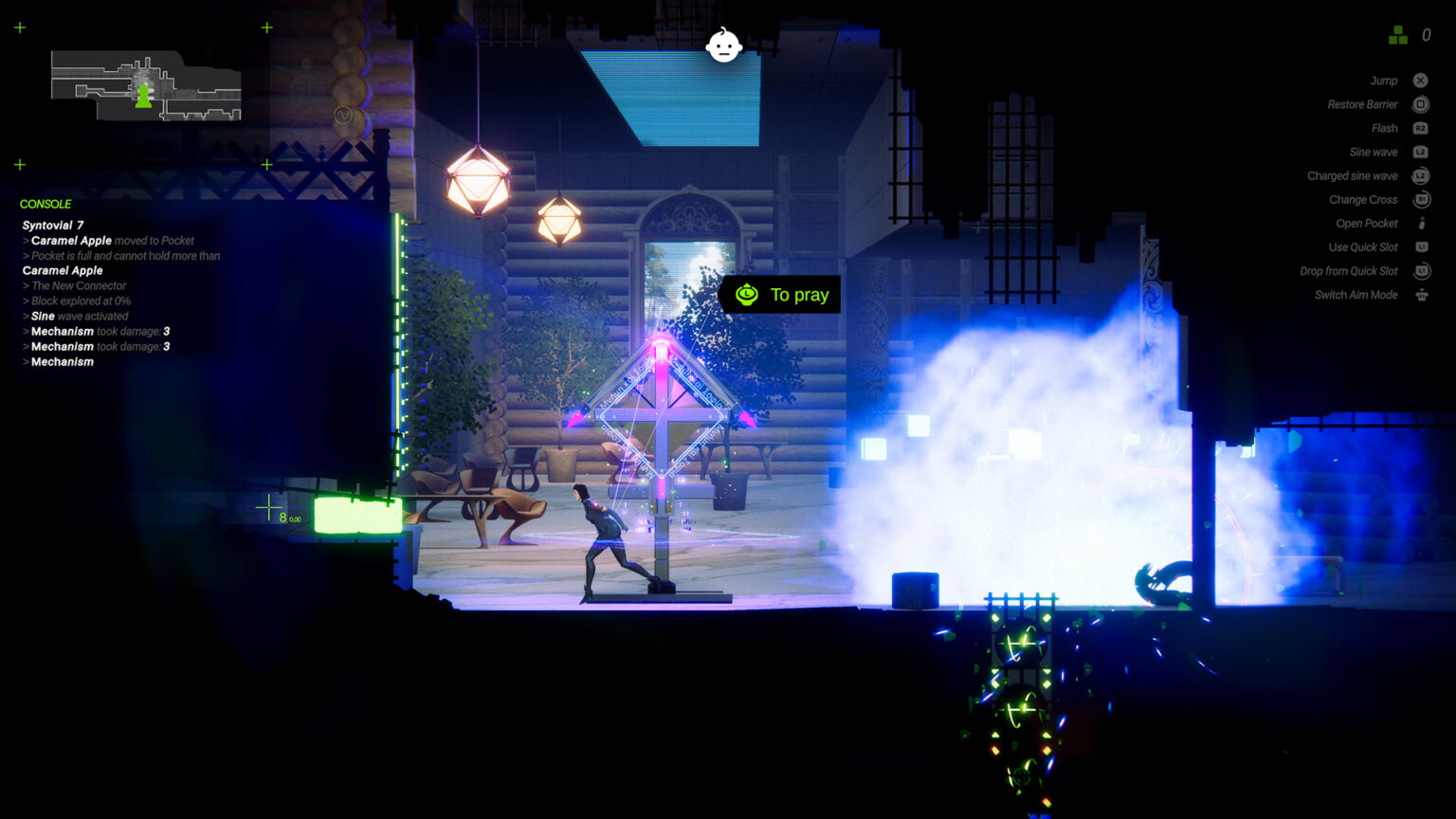
Task: Open the CONSOLE log panel
Action: (x=45, y=204)
